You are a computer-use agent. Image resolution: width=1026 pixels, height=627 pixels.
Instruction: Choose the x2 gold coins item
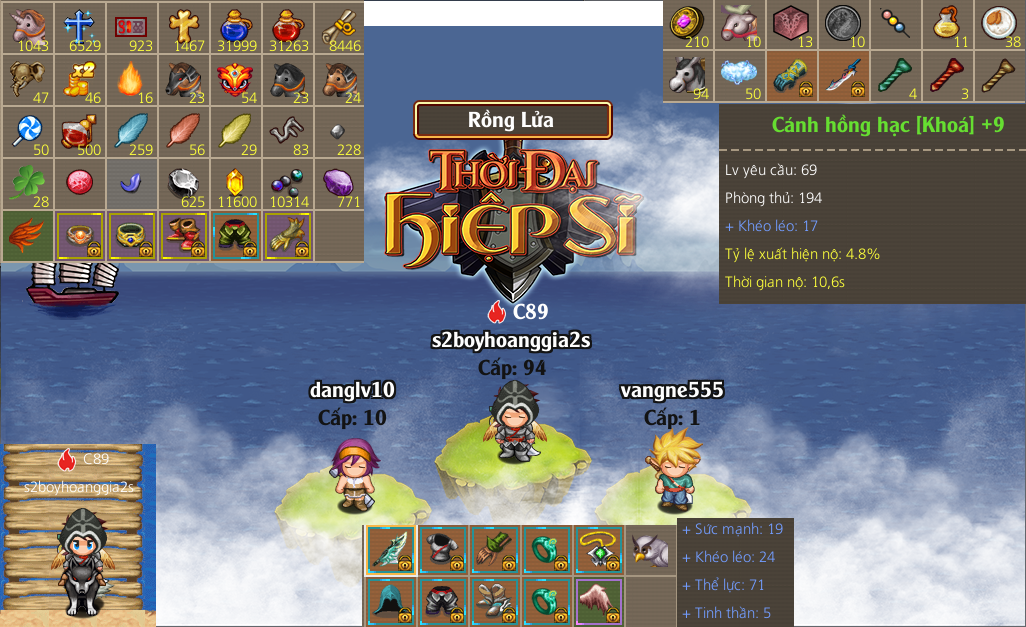(x=79, y=79)
